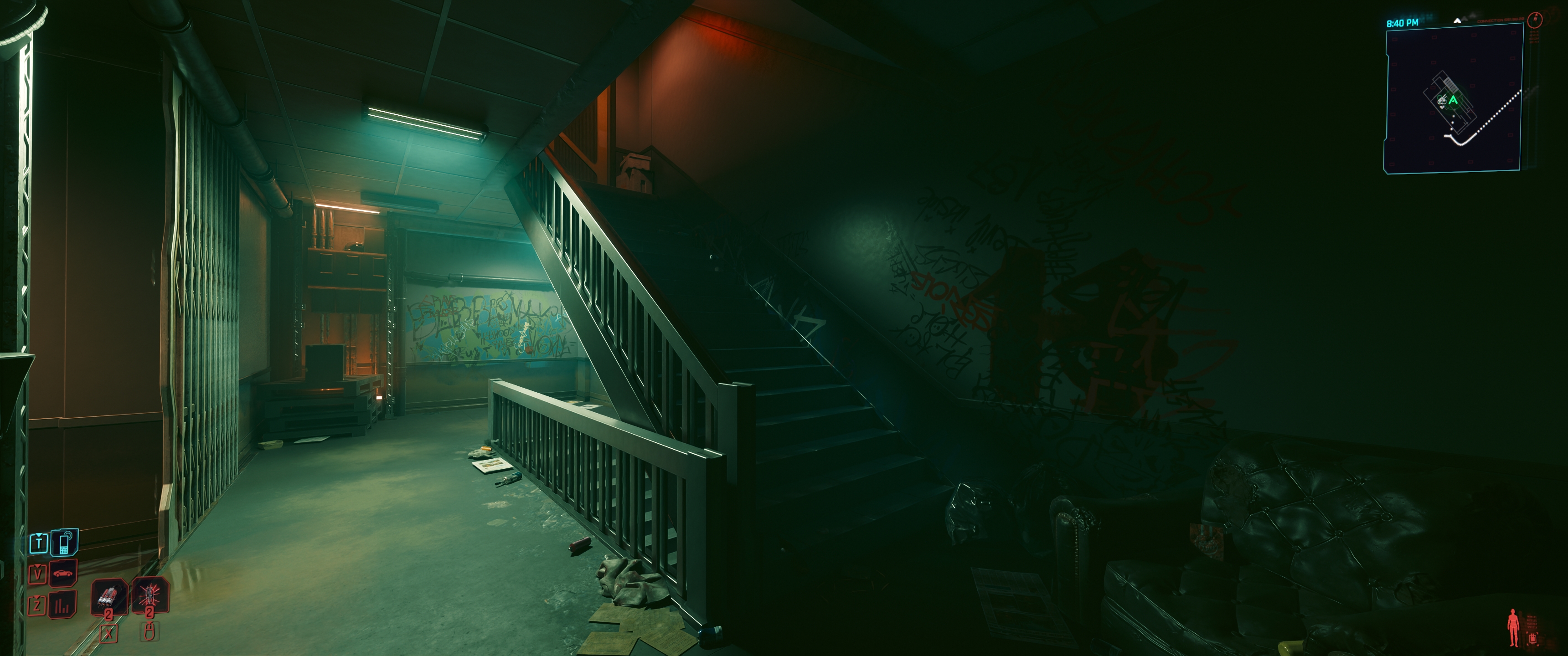Click the white map marker beside the player arrow

pyautogui.click(x=1441, y=100)
